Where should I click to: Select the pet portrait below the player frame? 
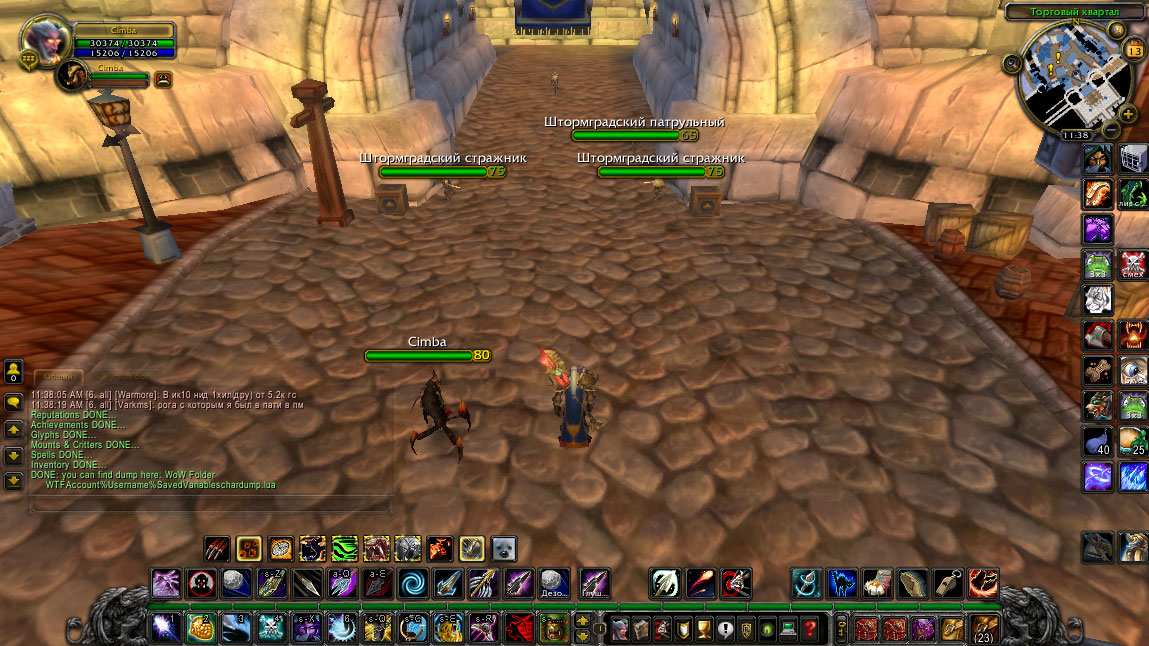click(x=74, y=75)
